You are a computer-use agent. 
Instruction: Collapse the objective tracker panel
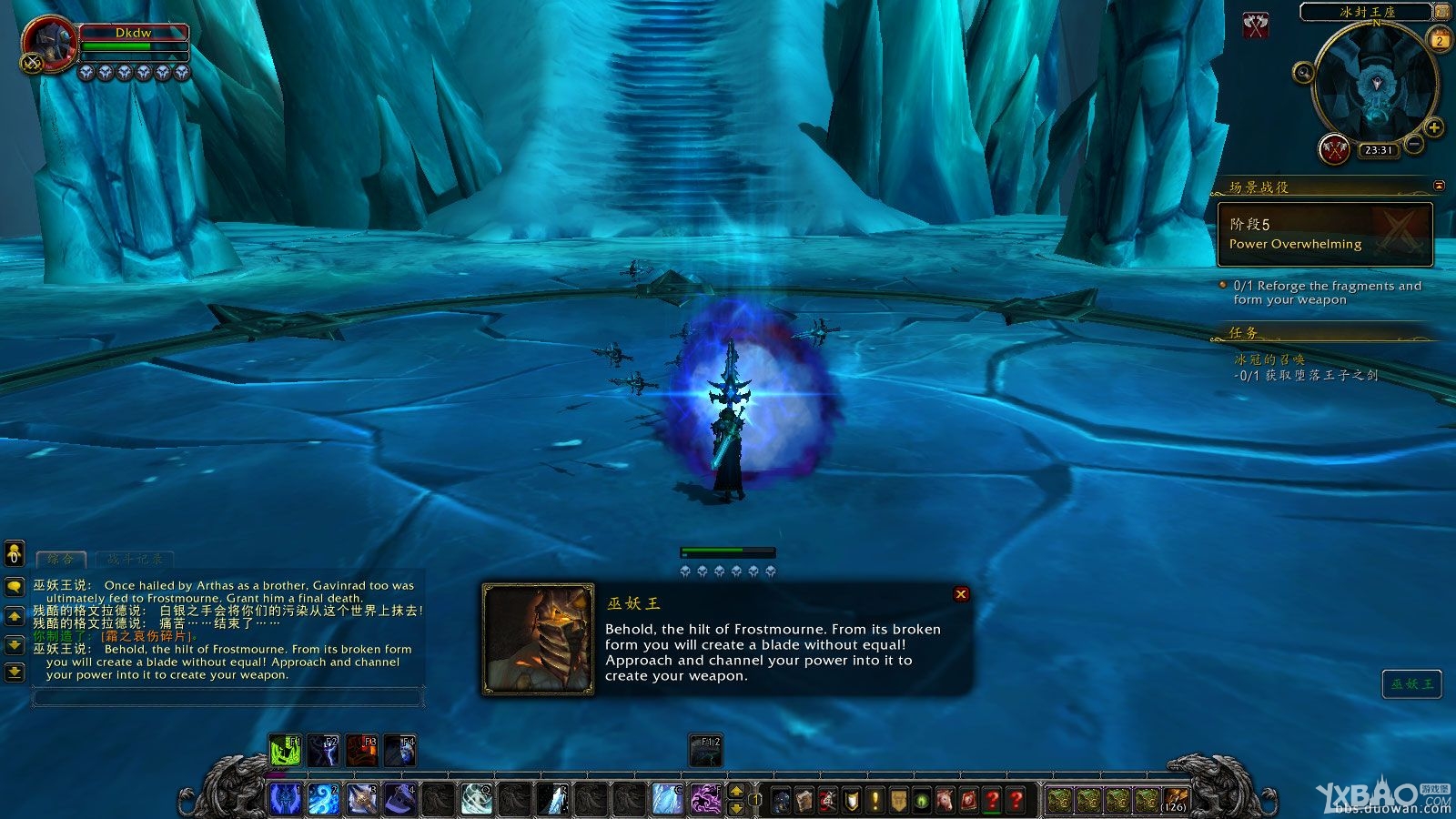click(x=1439, y=186)
